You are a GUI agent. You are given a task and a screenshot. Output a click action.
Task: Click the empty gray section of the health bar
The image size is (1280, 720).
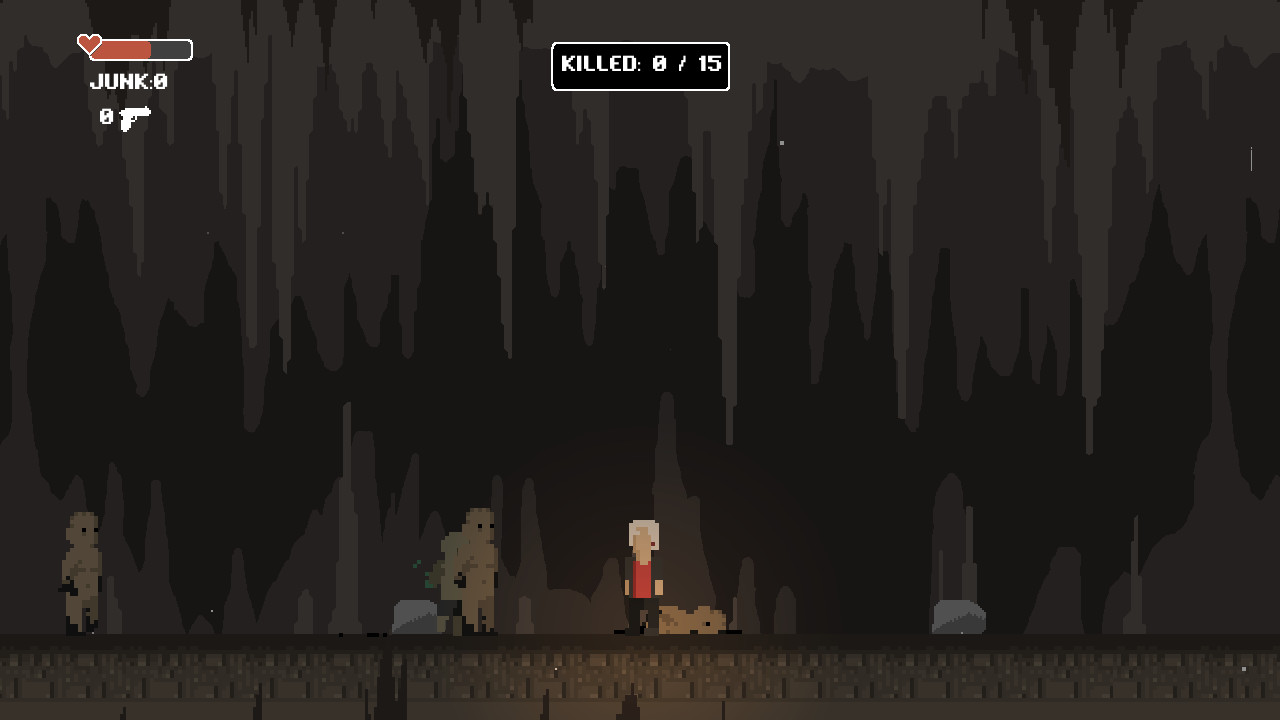[170, 48]
